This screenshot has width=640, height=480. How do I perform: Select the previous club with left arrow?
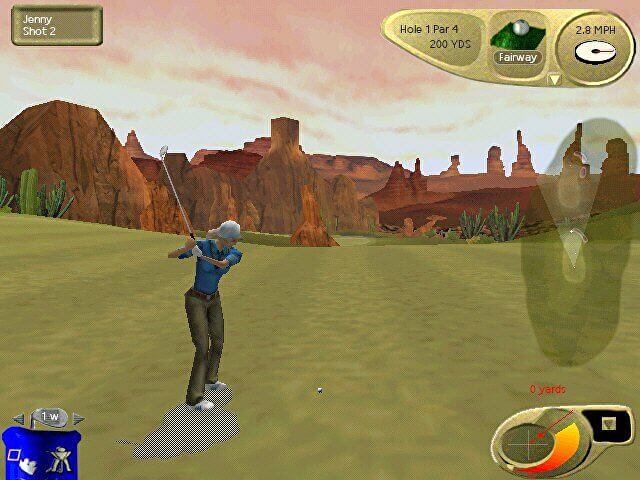click(x=18, y=418)
